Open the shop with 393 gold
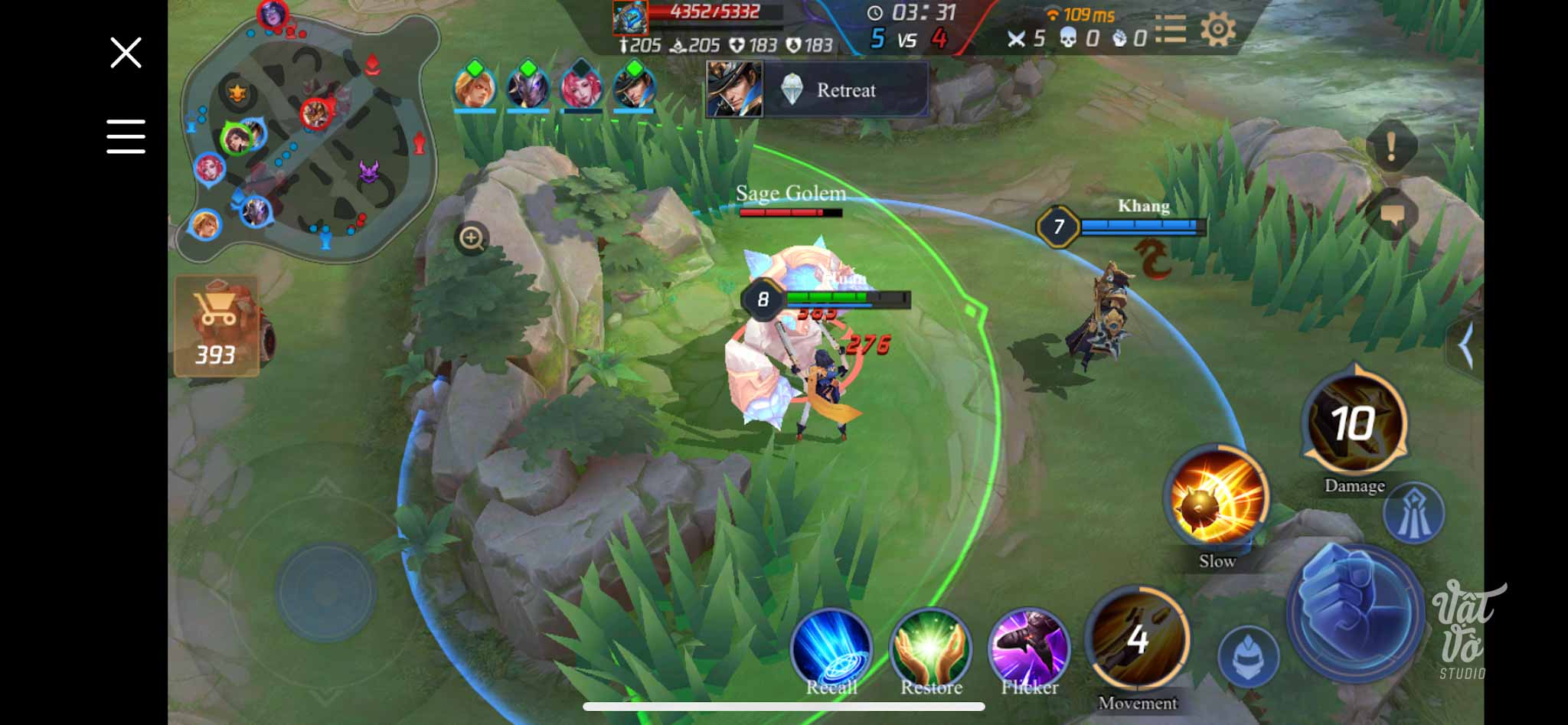The image size is (1568, 725). [217, 327]
